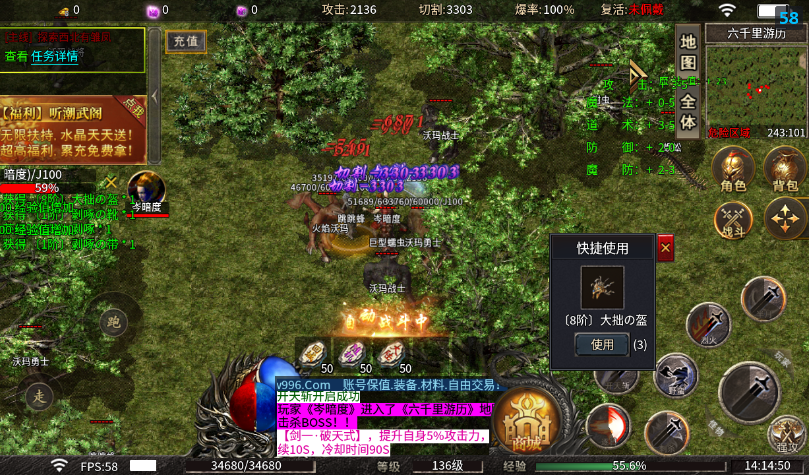809x475 pixels.
Task: Open the 充值 recharge button
Action: pyautogui.click(x=183, y=42)
